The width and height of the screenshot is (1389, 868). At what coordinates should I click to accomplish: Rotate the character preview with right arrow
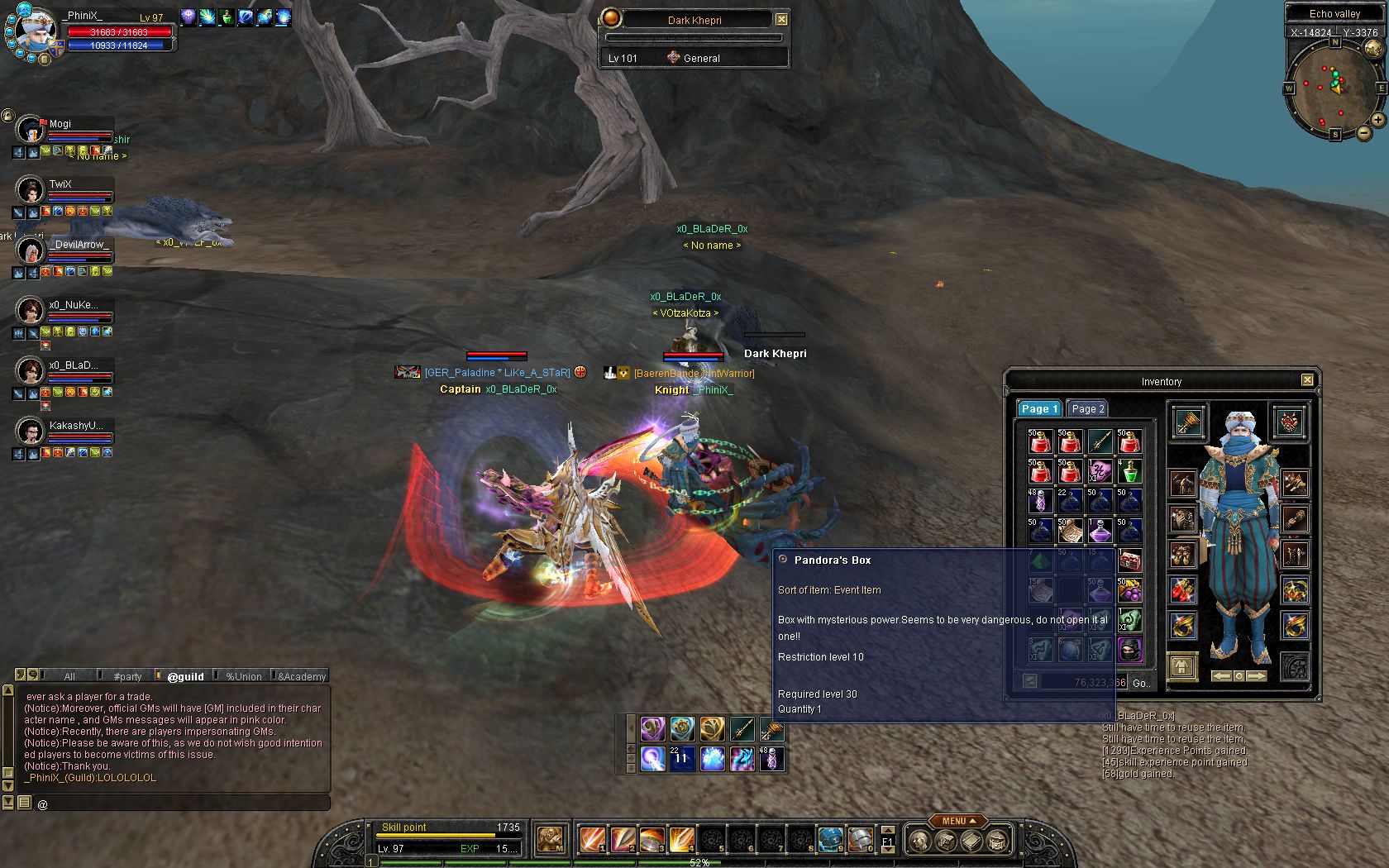click(x=1257, y=676)
